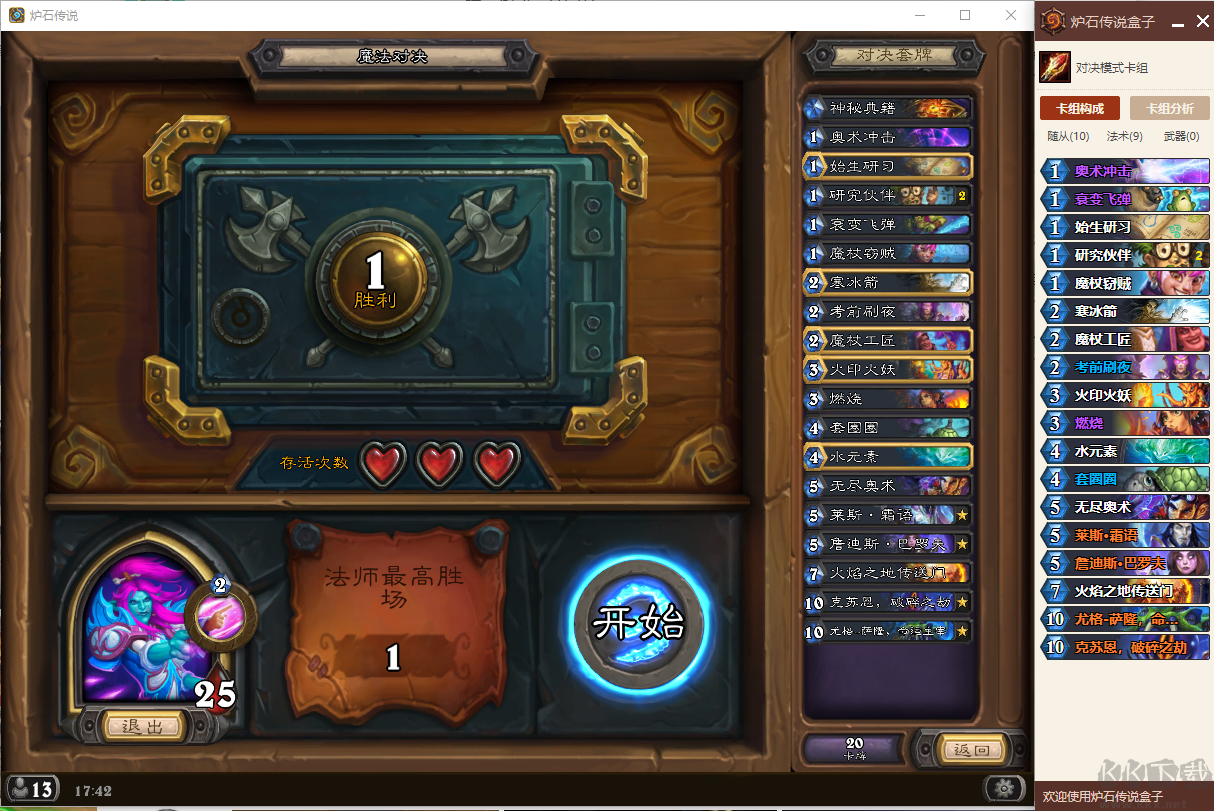Viewport: 1214px width, 811px height.
Task: Open the friends list icon
Action: coord(31,789)
